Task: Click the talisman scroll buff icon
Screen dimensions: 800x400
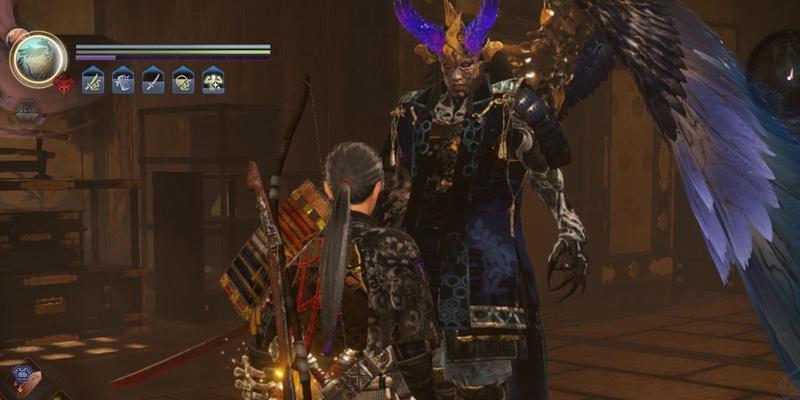Action: coord(123,80)
